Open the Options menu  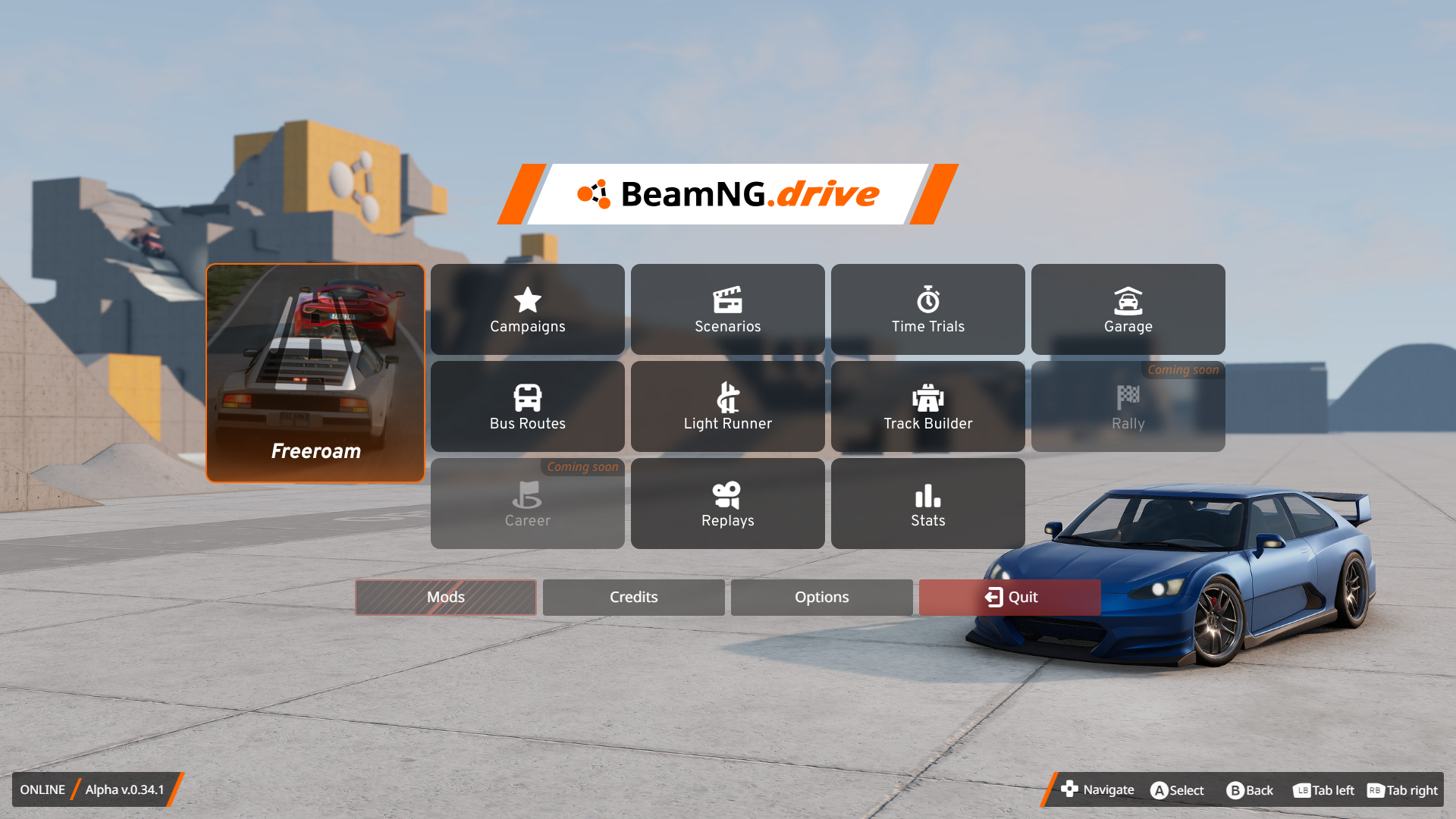coord(822,598)
